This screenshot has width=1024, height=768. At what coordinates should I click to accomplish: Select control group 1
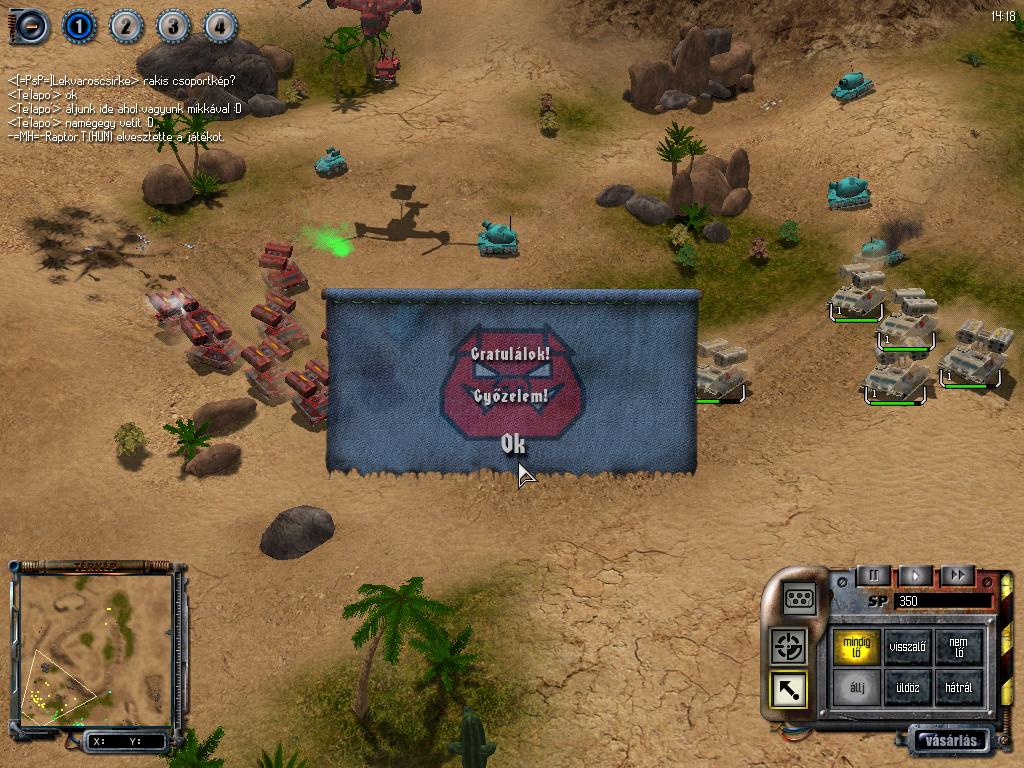coord(80,26)
